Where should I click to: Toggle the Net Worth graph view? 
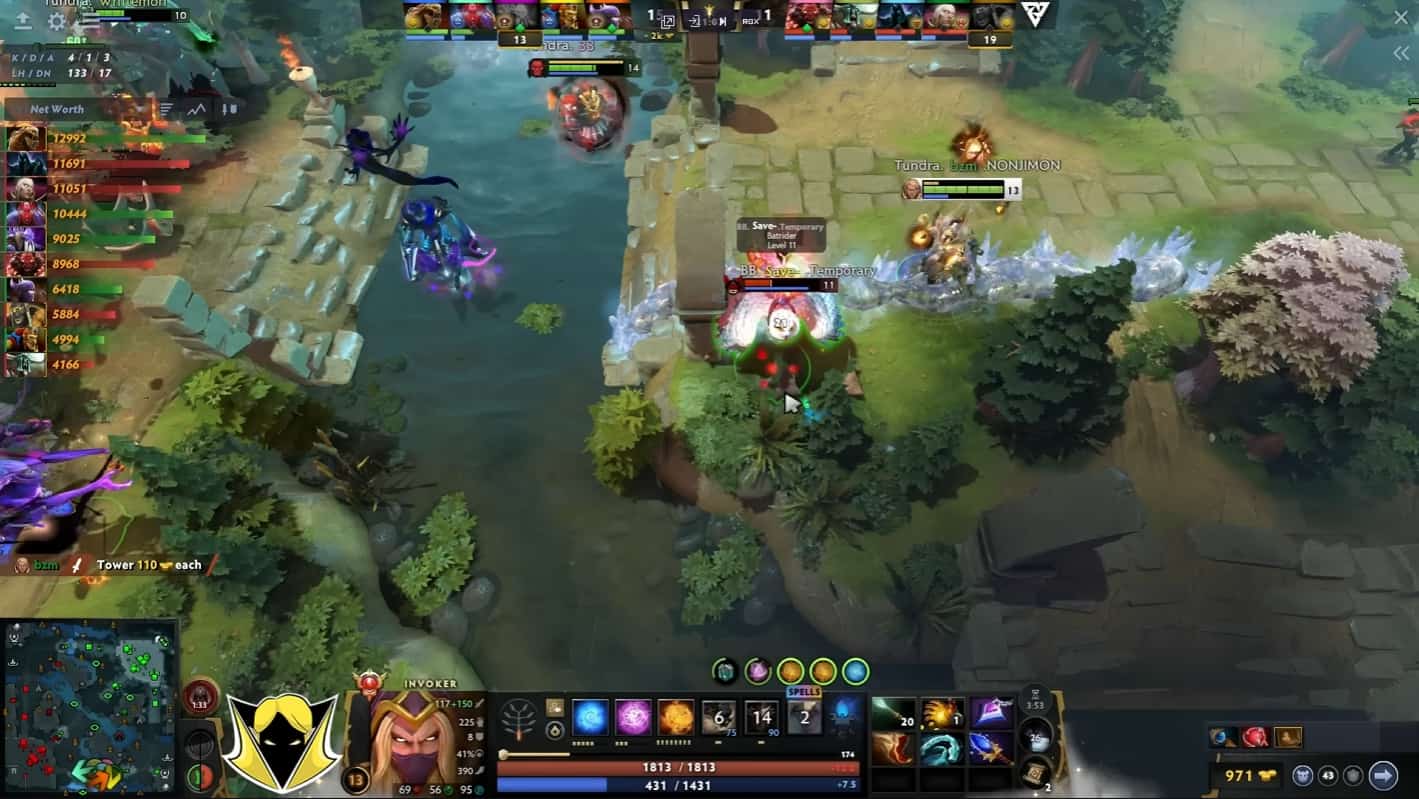point(196,108)
